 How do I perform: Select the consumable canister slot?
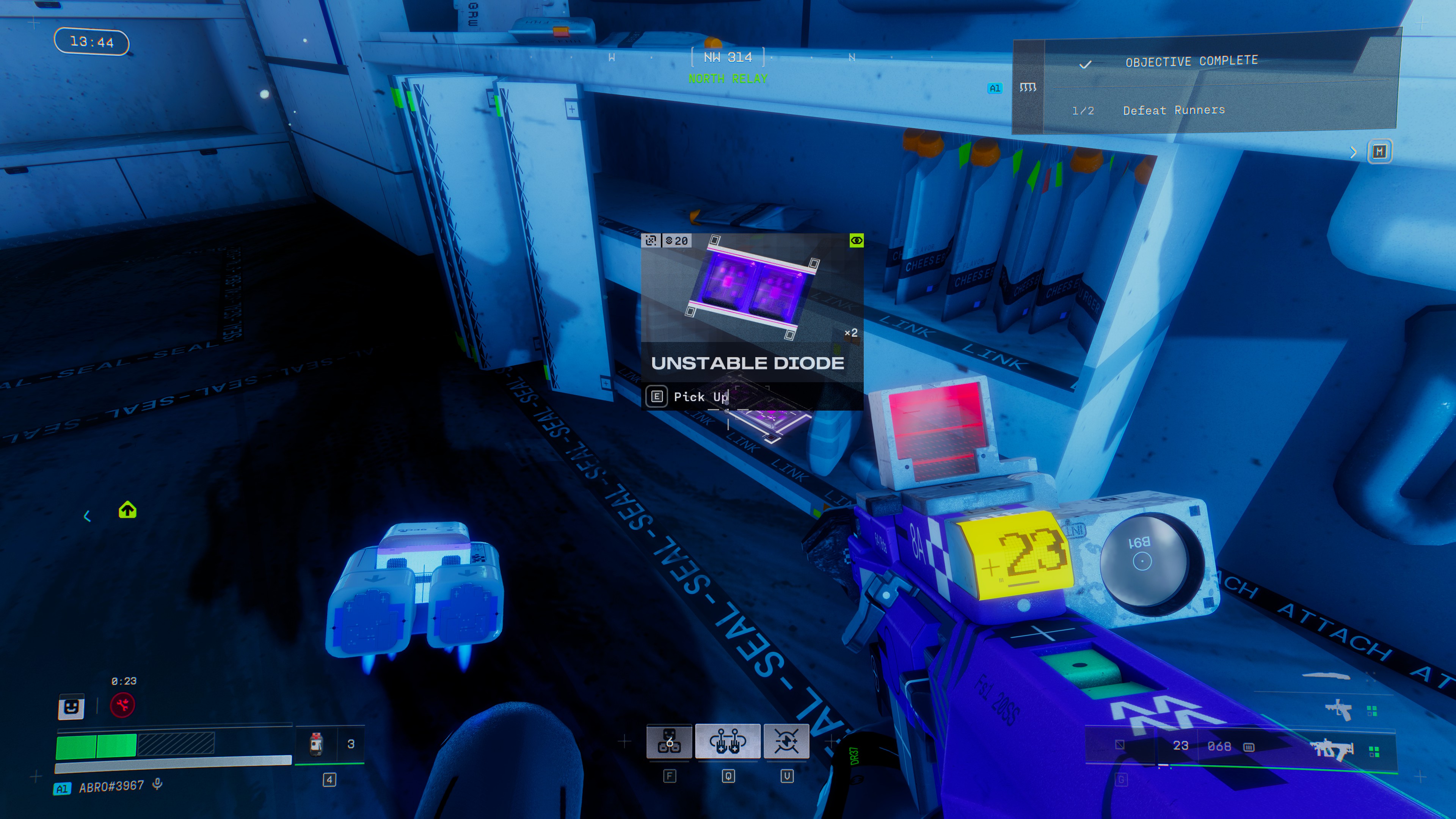317,744
